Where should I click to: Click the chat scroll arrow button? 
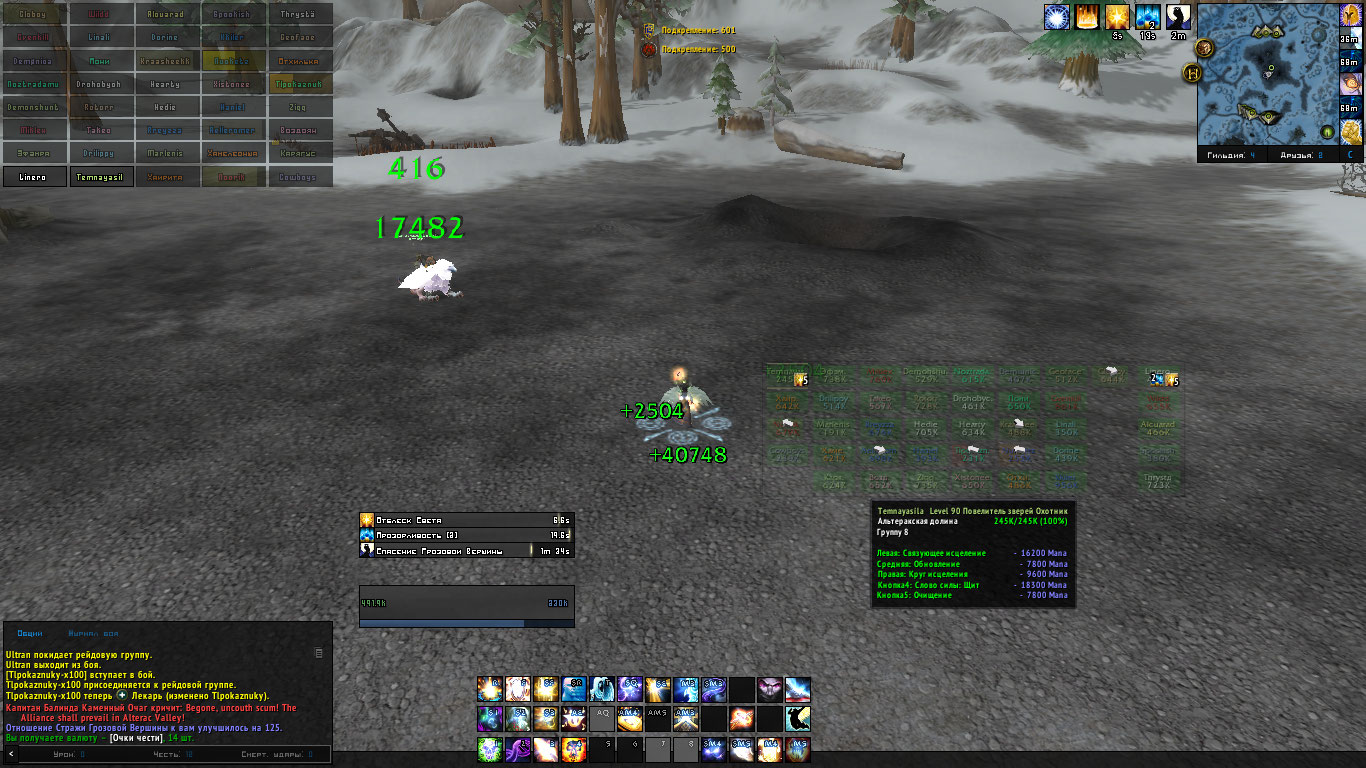[11, 754]
